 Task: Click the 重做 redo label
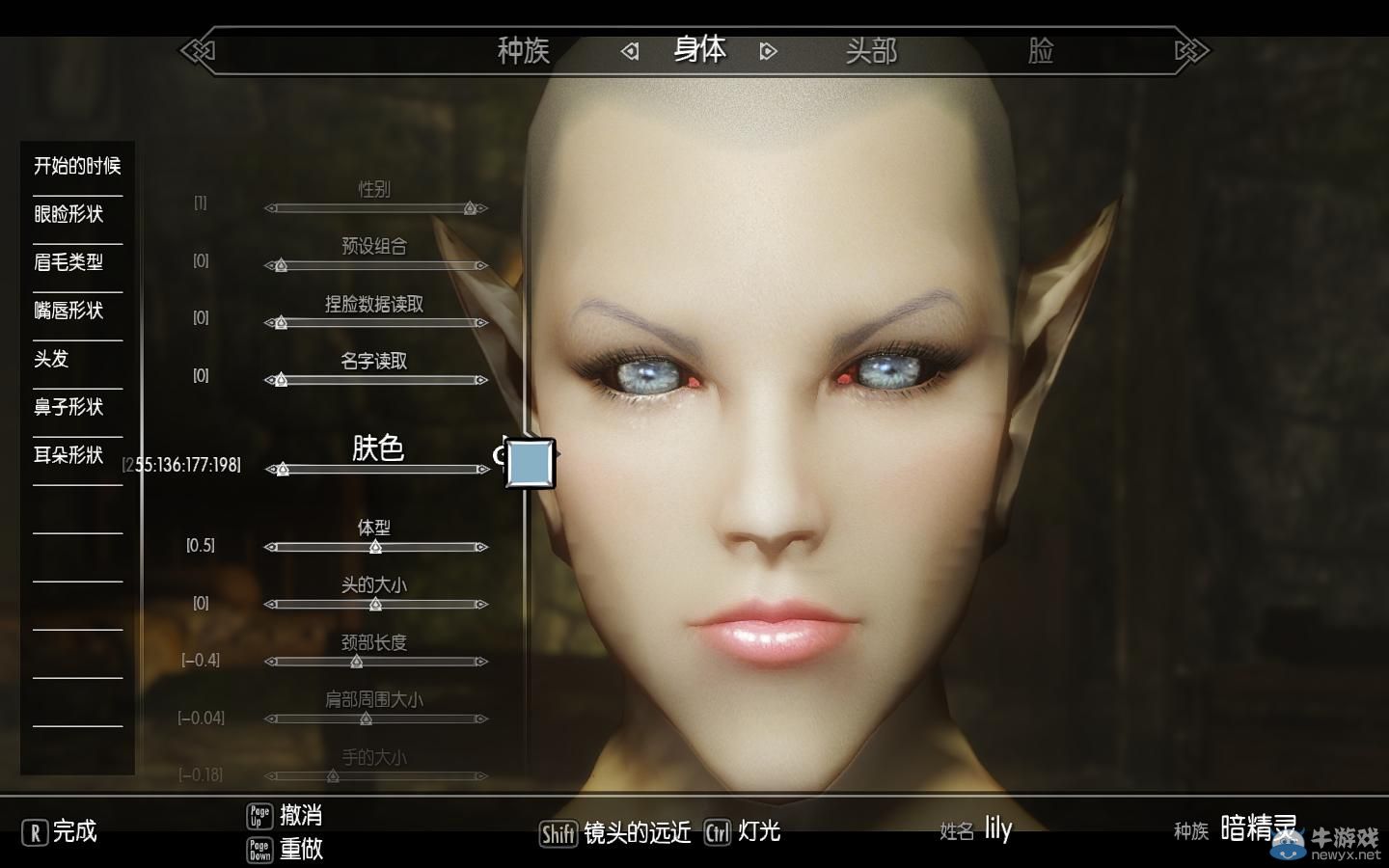tap(301, 851)
